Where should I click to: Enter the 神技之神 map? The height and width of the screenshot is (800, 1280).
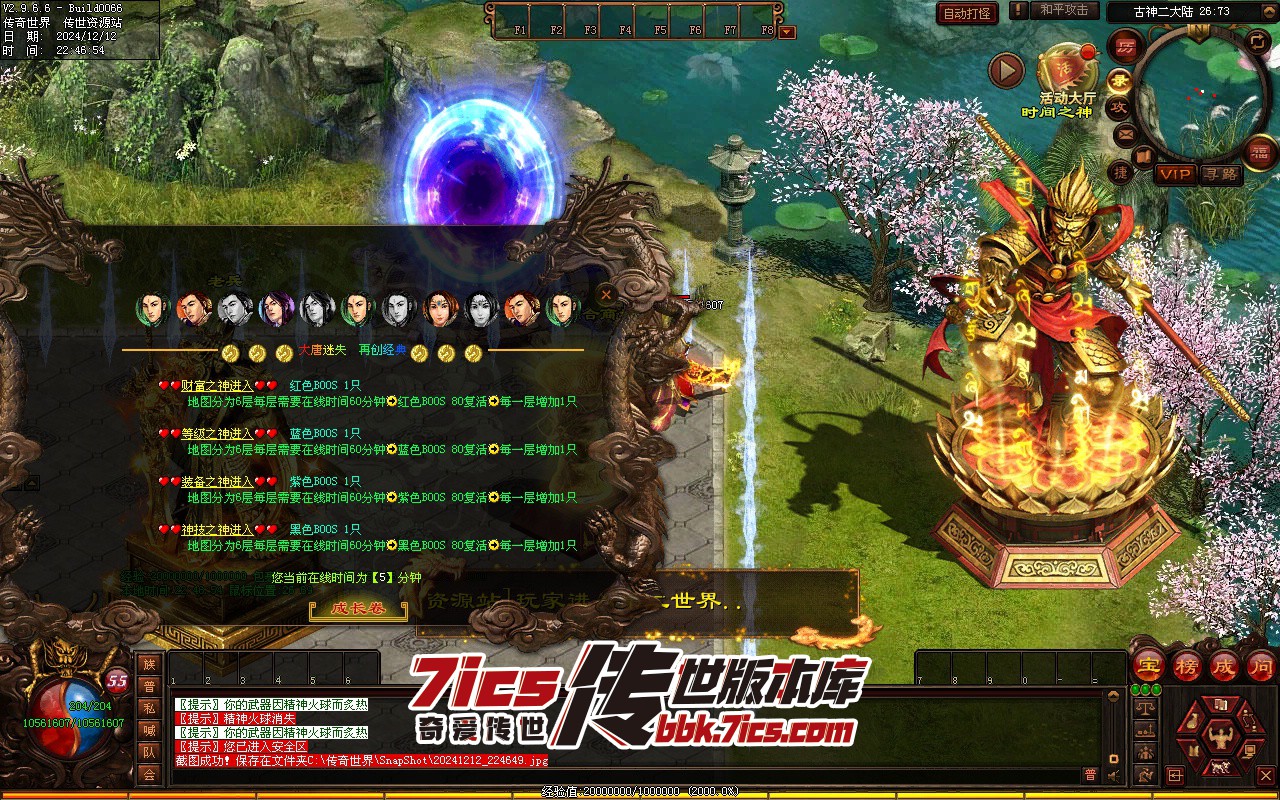[217, 529]
